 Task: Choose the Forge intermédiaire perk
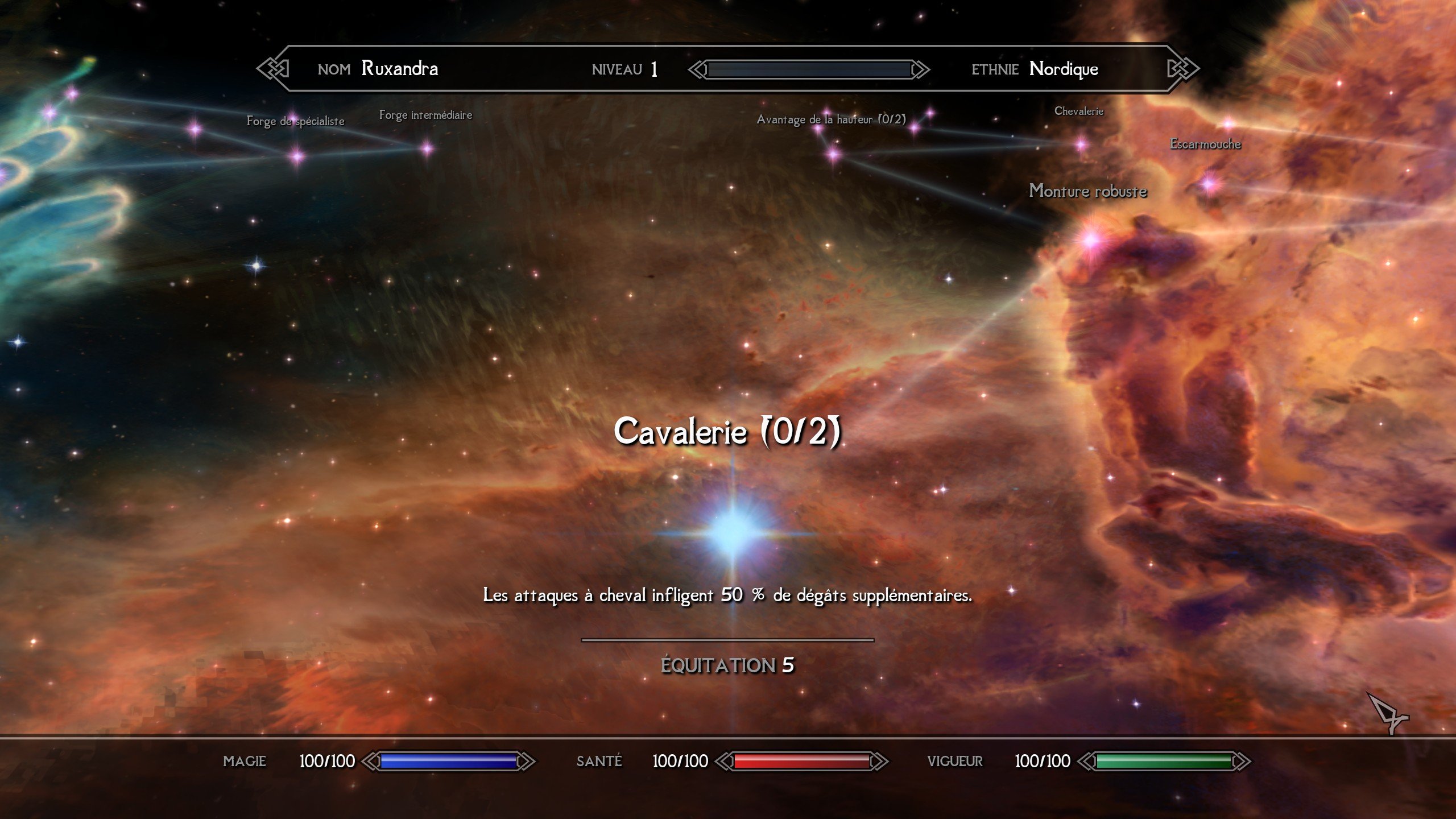pyautogui.click(x=427, y=149)
